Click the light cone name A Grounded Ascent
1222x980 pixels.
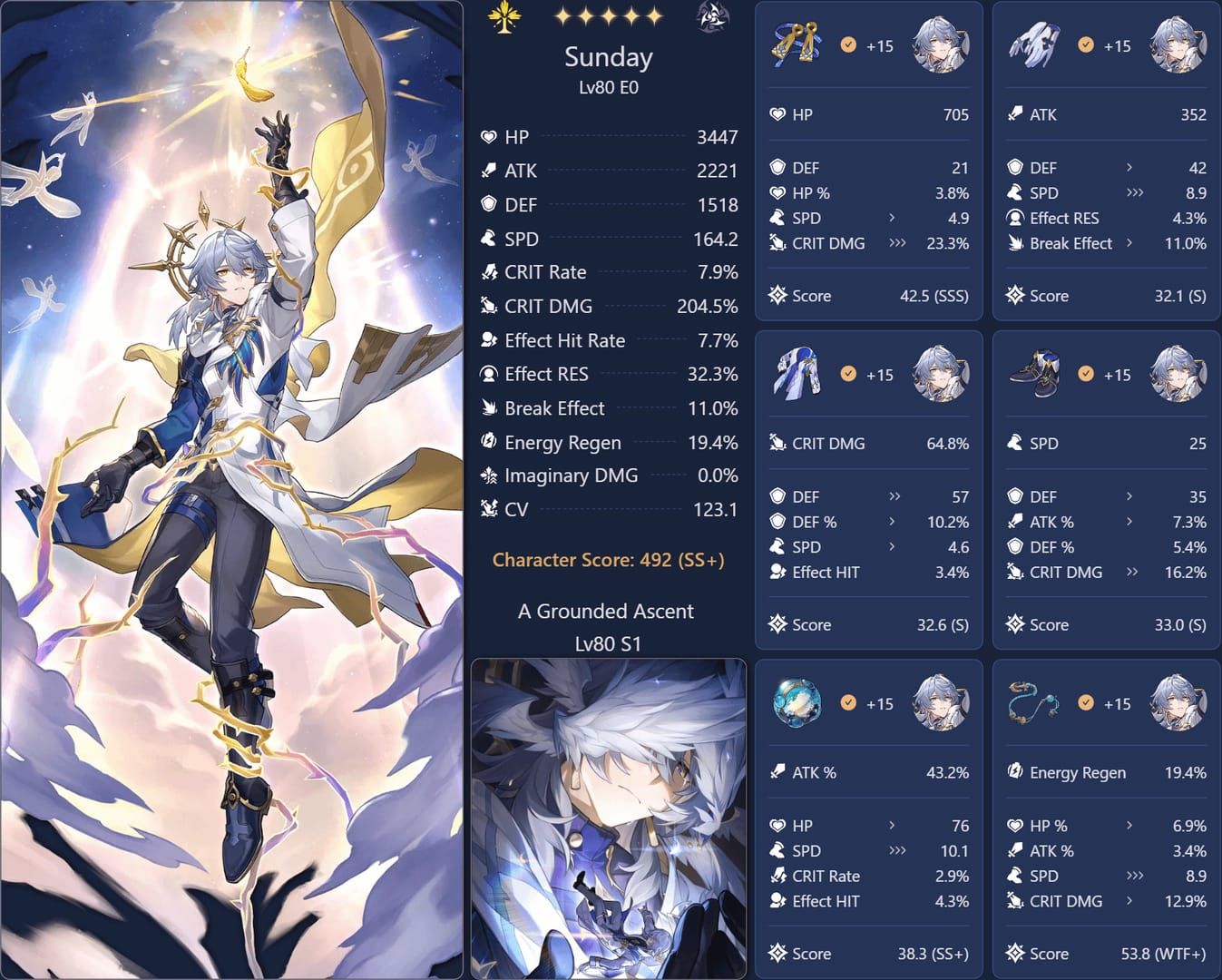606,611
